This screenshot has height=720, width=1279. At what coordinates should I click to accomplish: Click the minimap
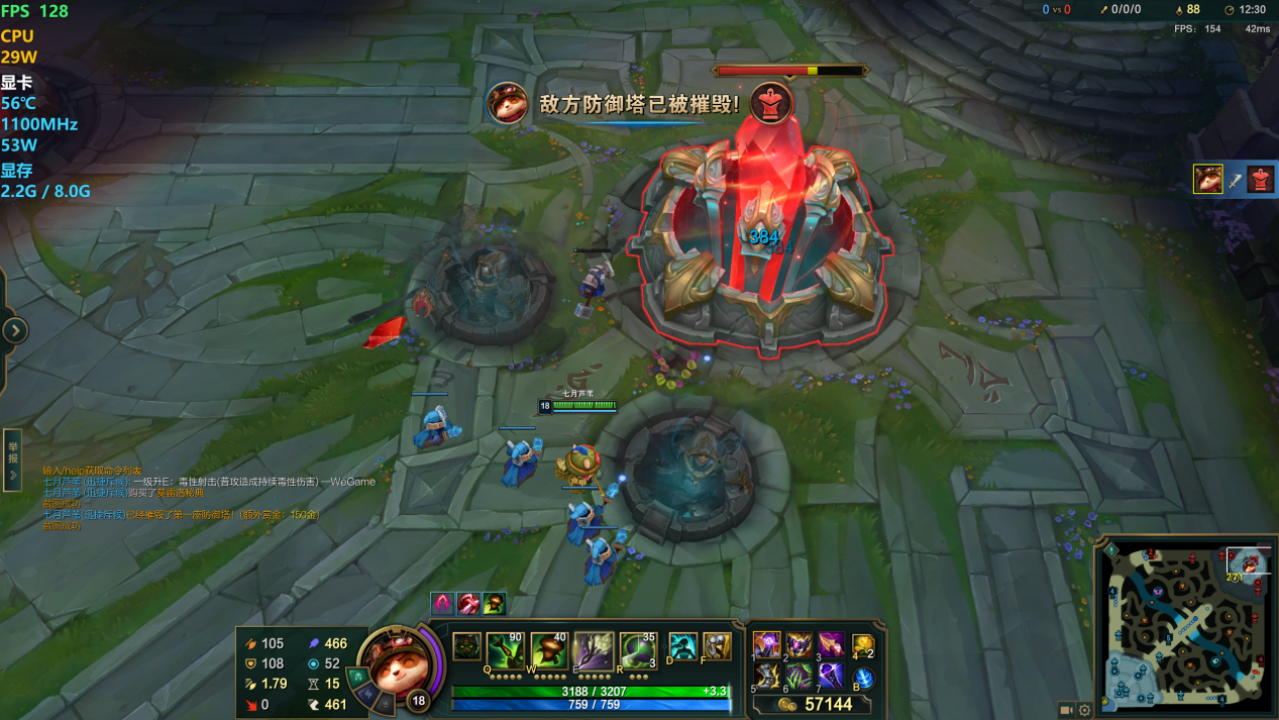(x=1185, y=624)
